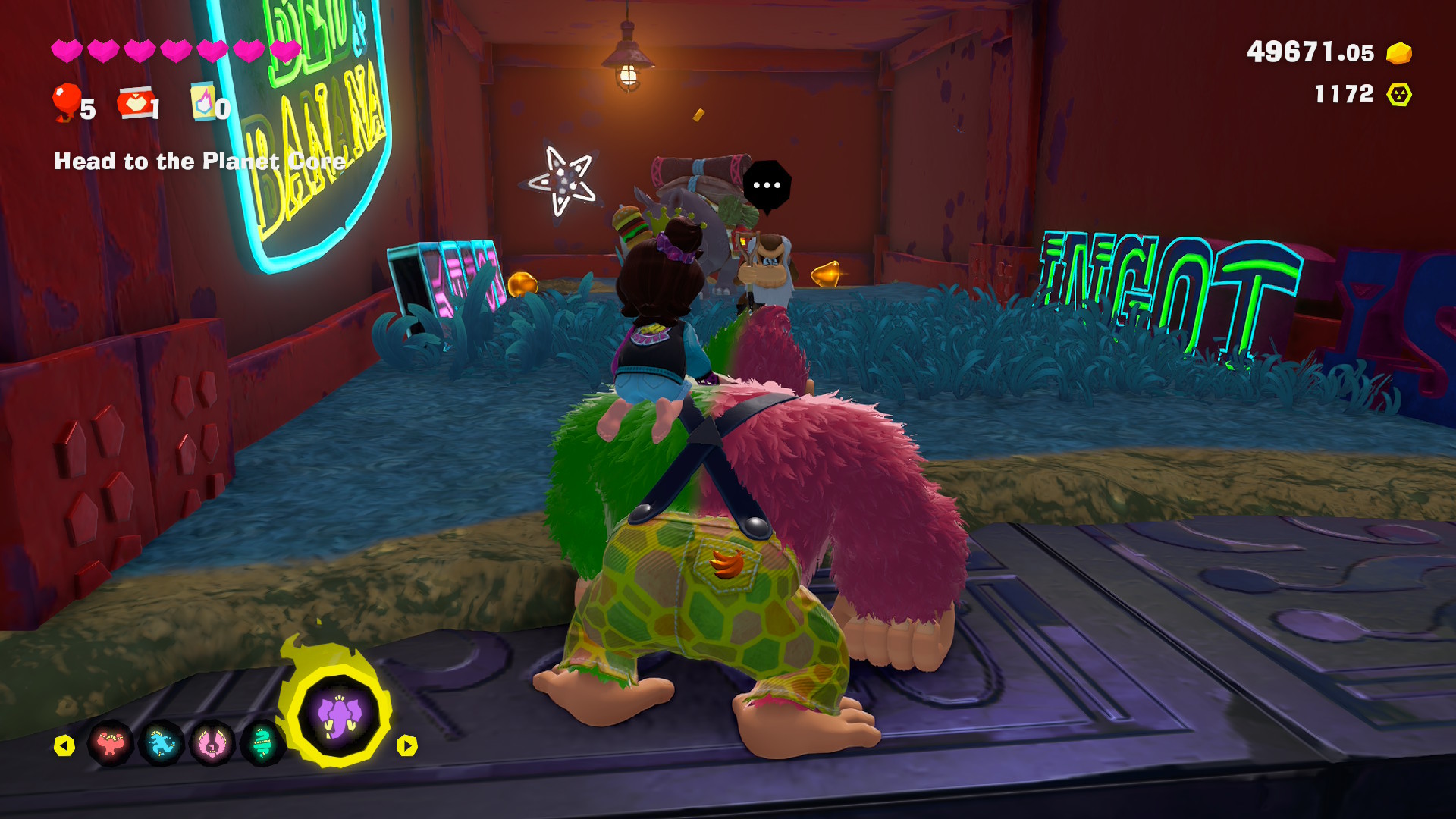Select the red balloon item icon
1456x819 pixels.
pyautogui.click(x=66, y=102)
